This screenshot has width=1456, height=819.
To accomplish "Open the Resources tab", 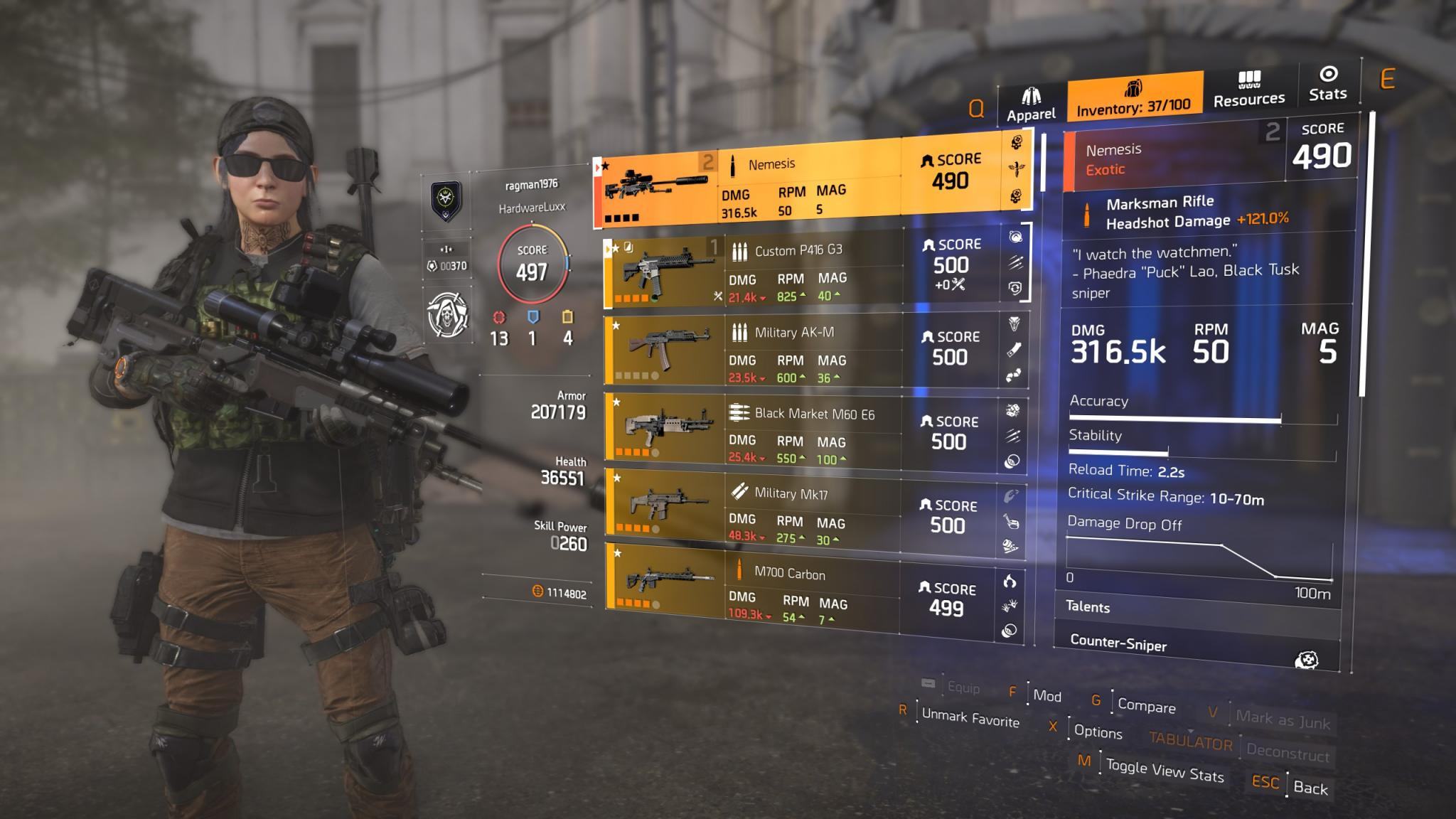I will pyautogui.click(x=1248, y=90).
